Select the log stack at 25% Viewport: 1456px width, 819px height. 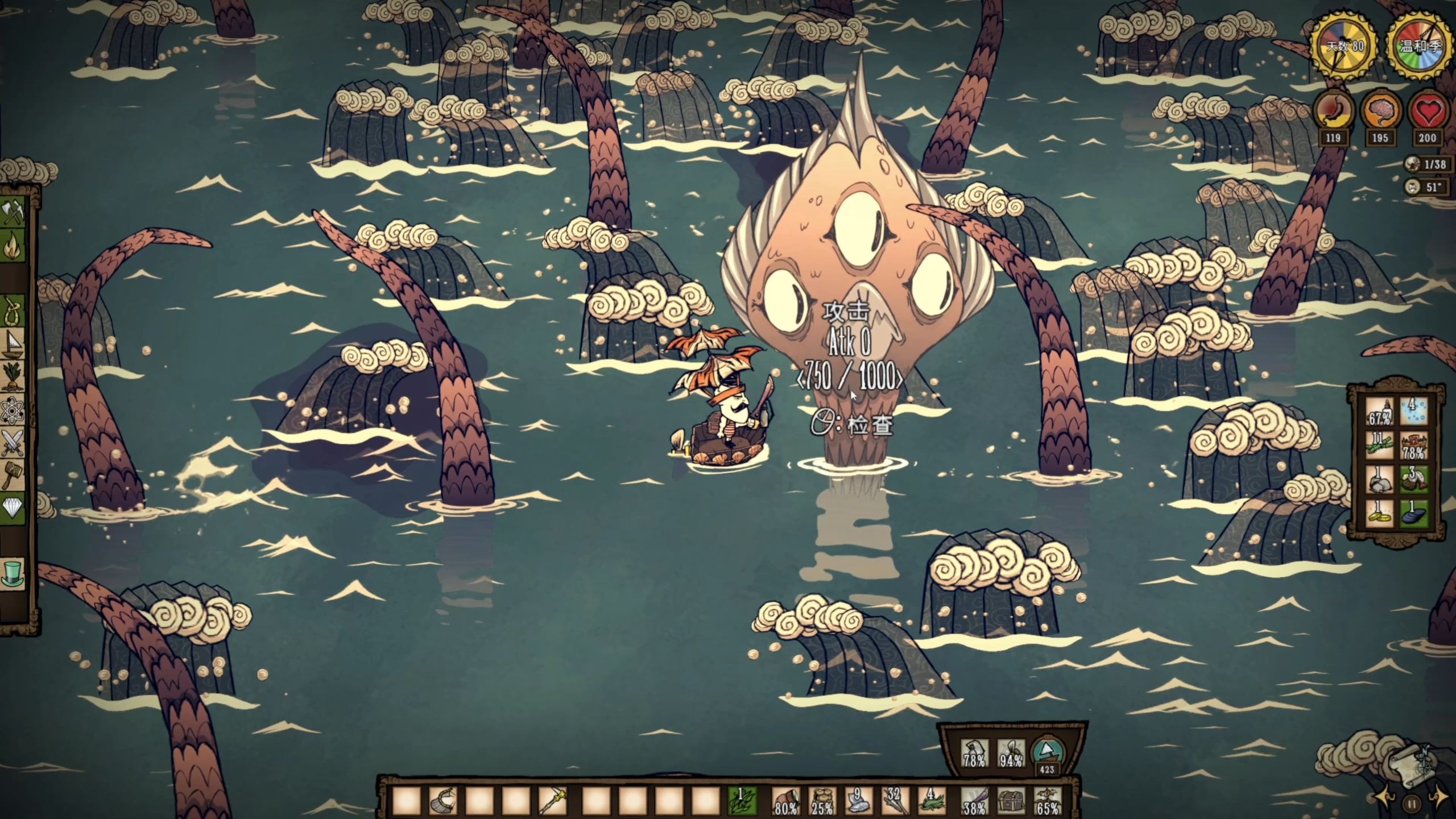pos(821,802)
